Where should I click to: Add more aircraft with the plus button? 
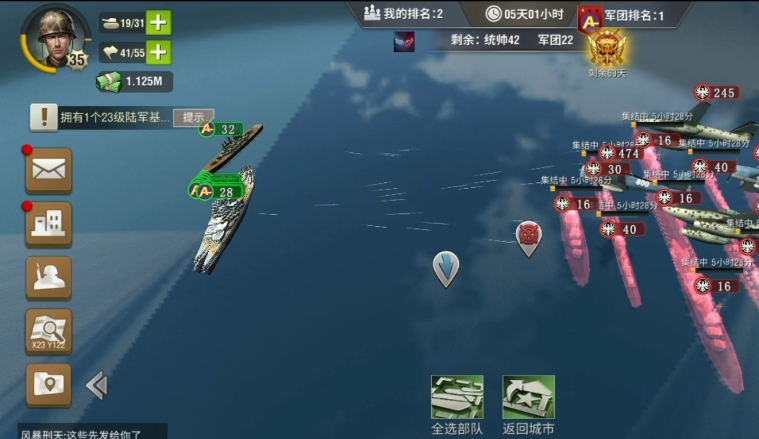tap(159, 52)
